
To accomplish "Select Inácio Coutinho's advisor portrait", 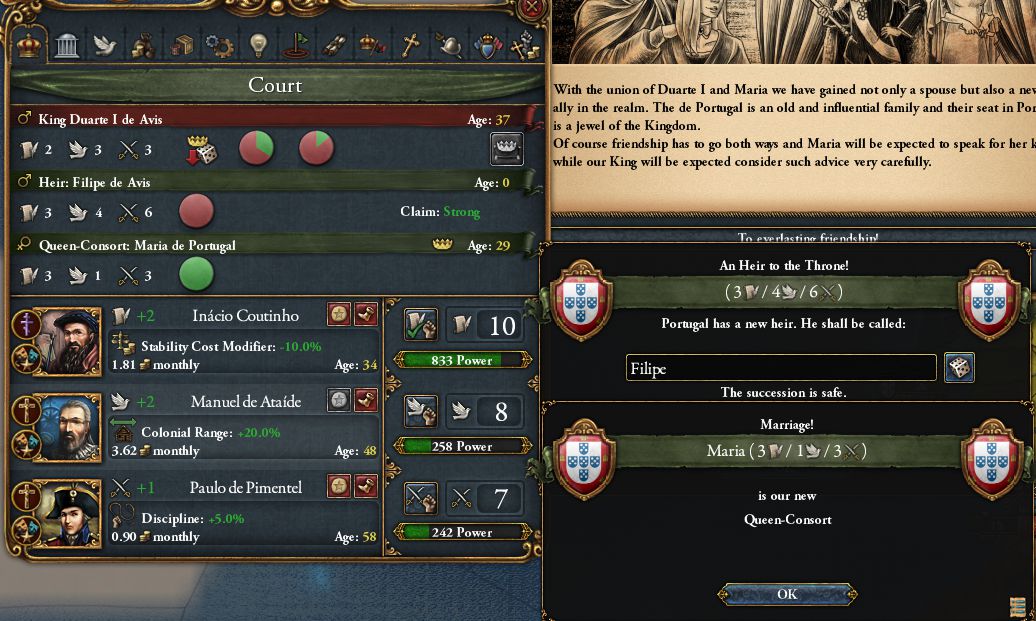I will [x=66, y=342].
